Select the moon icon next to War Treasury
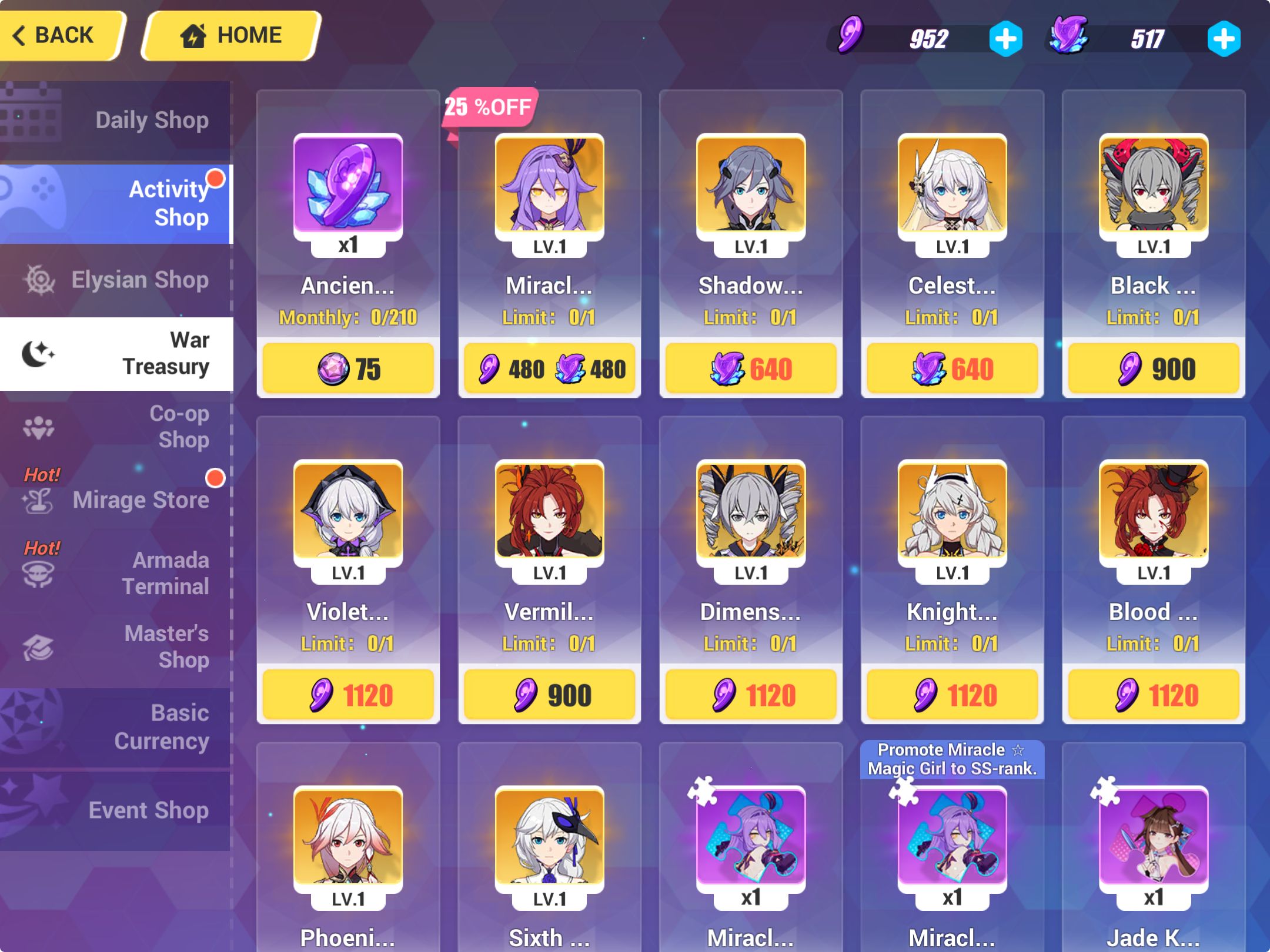 (x=38, y=353)
